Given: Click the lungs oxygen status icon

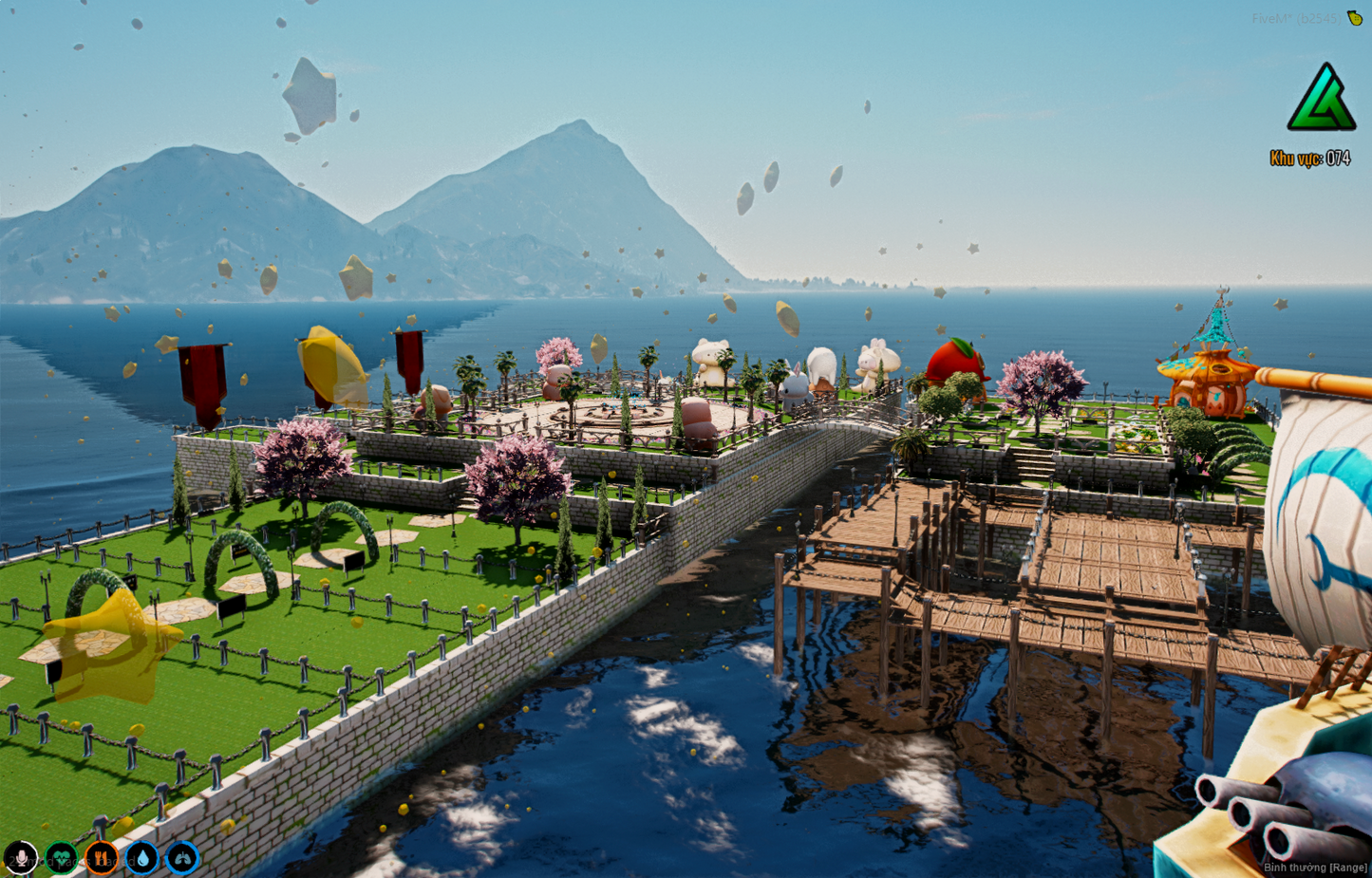Looking at the screenshot, I should click(182, 858).
